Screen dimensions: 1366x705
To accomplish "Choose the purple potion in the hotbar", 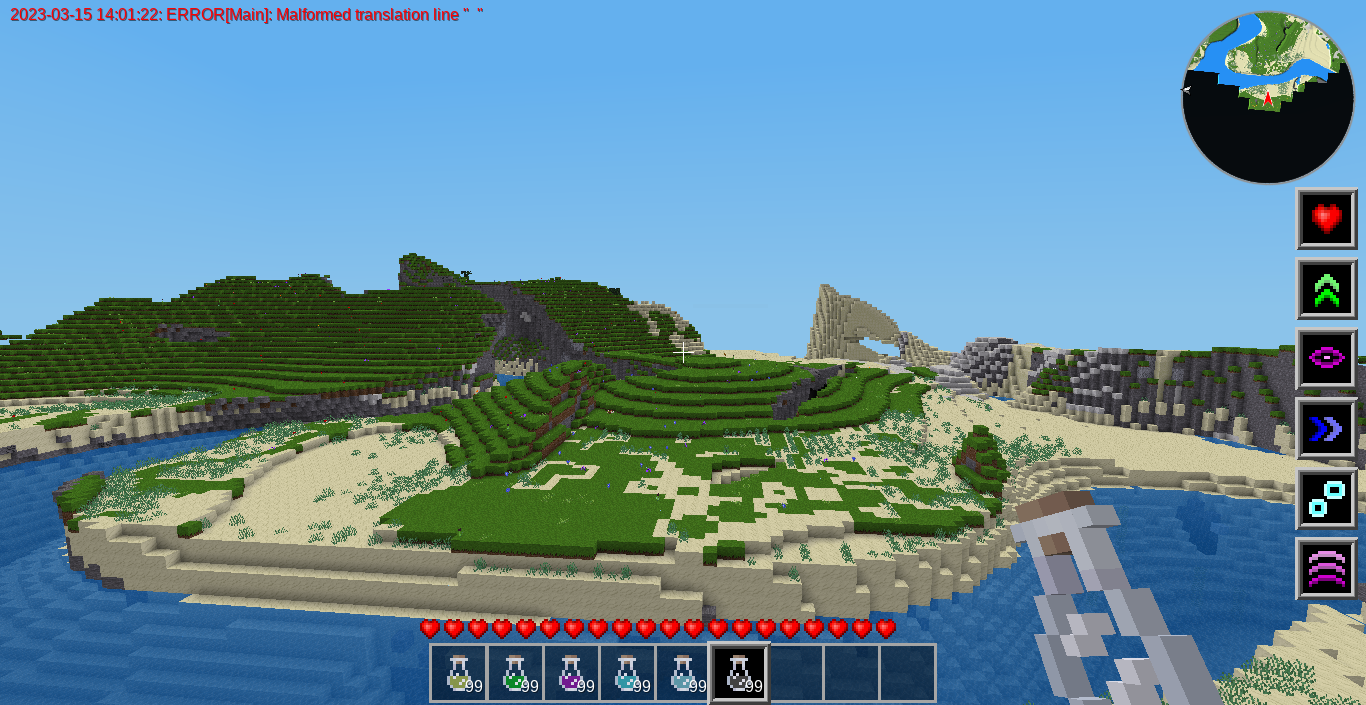I will click(x=571, y=673).
